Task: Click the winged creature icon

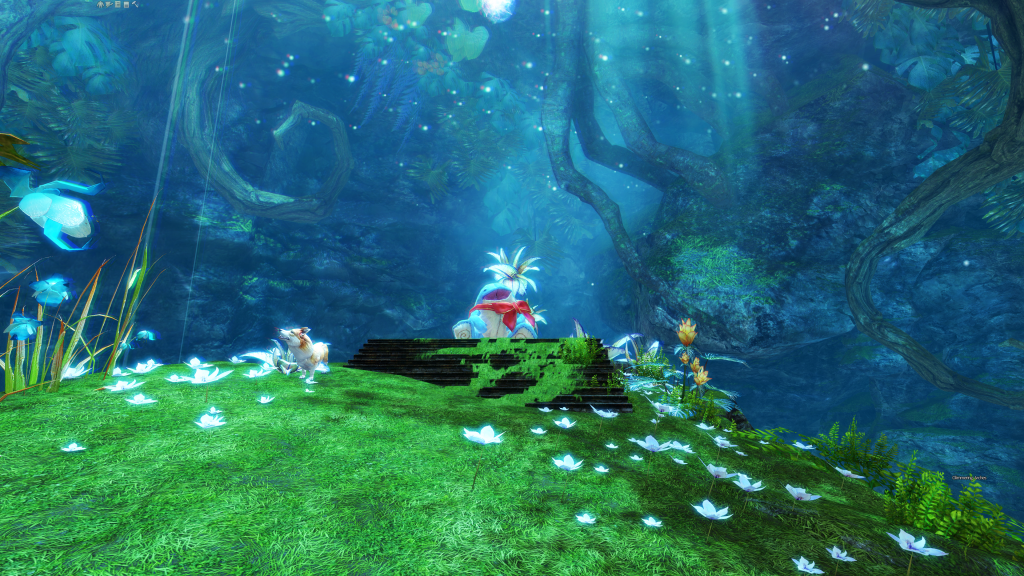Action: tap(109, 4)
